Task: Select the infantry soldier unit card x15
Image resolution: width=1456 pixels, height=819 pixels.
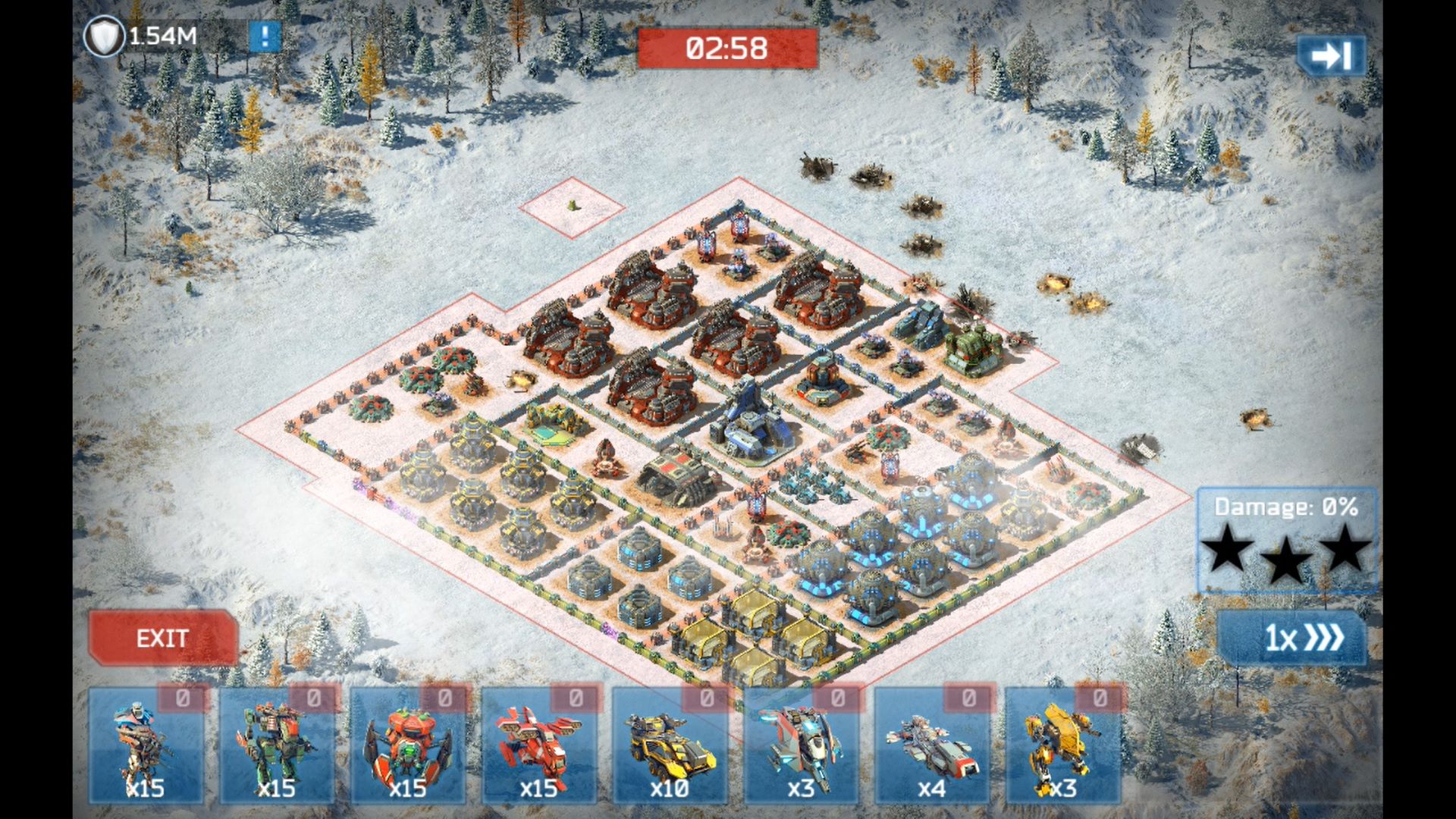Action: click(x=146, y=746)
